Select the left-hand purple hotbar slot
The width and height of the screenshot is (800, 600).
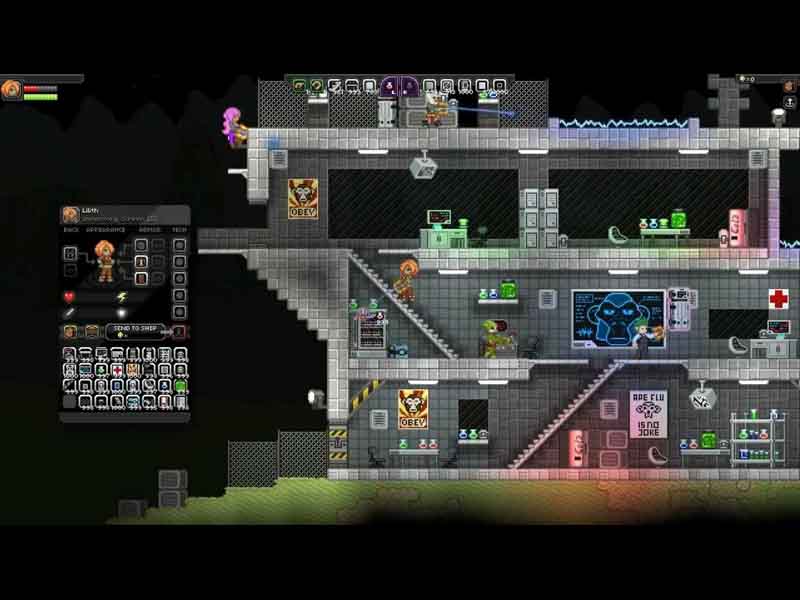[389, 86]
